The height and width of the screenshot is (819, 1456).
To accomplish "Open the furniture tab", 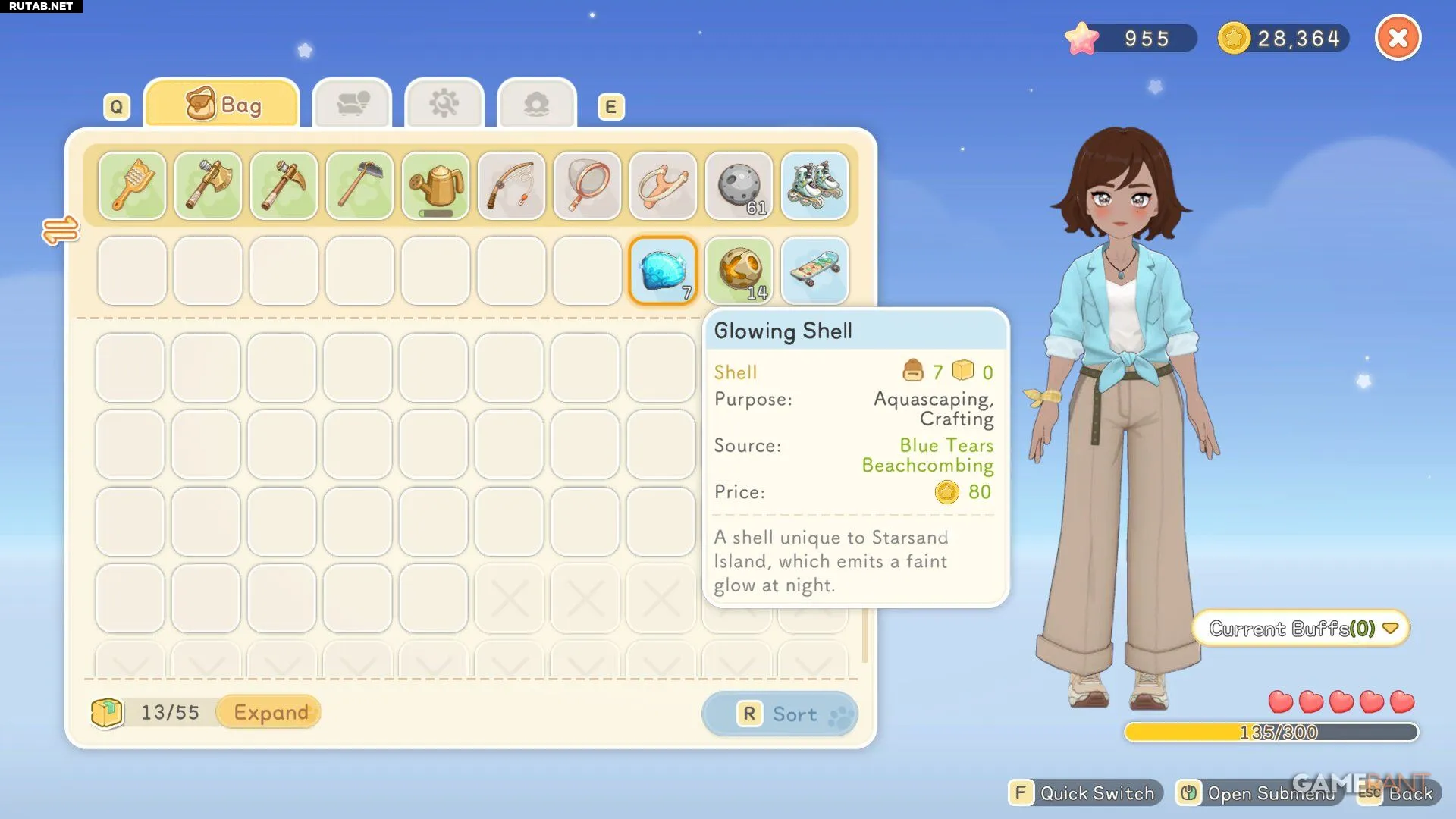I will (352, 104).
